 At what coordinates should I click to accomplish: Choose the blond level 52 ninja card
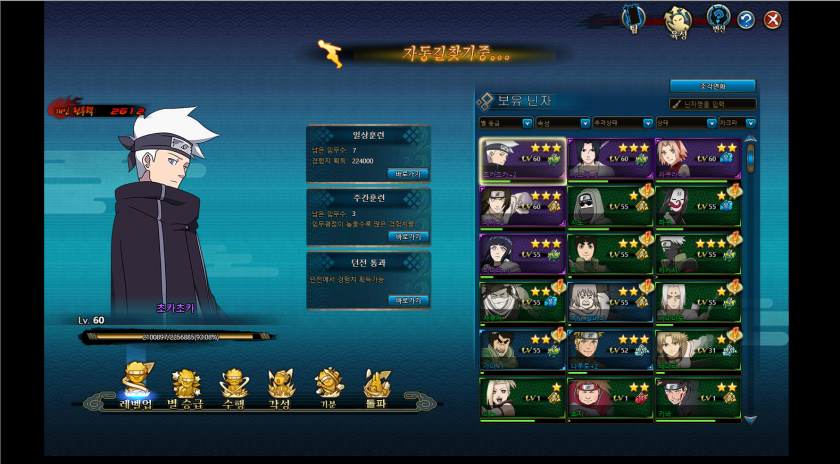pos(610,349)
